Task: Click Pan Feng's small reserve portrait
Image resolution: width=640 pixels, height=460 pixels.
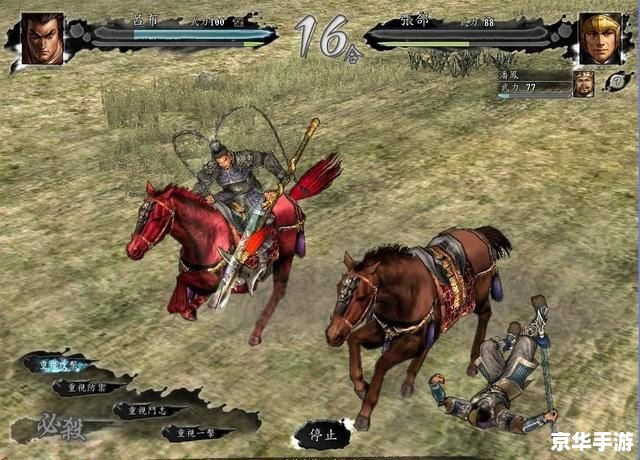Action: click(583, 84)
